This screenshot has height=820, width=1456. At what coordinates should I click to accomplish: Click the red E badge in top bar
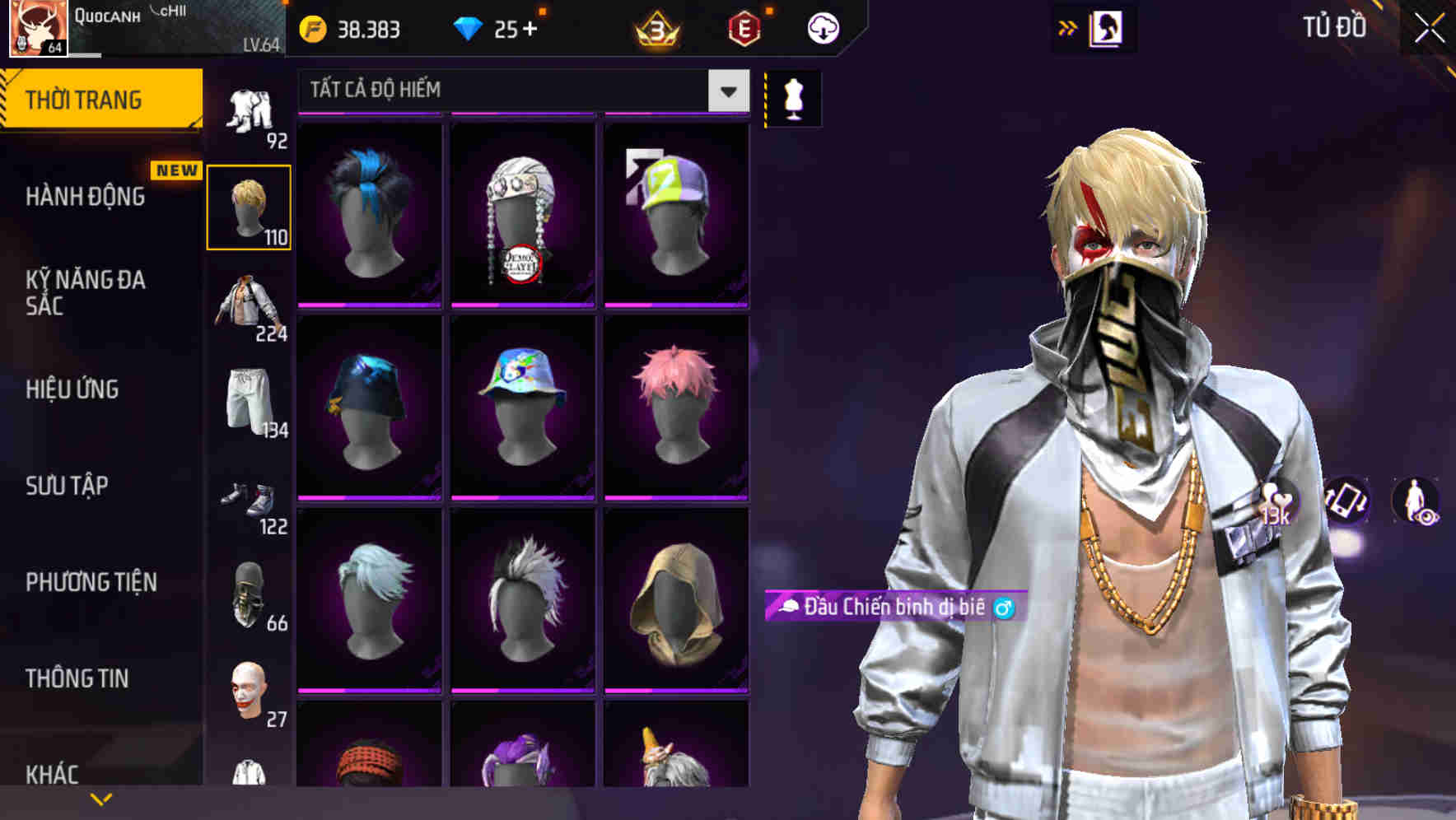coord(744,27)
